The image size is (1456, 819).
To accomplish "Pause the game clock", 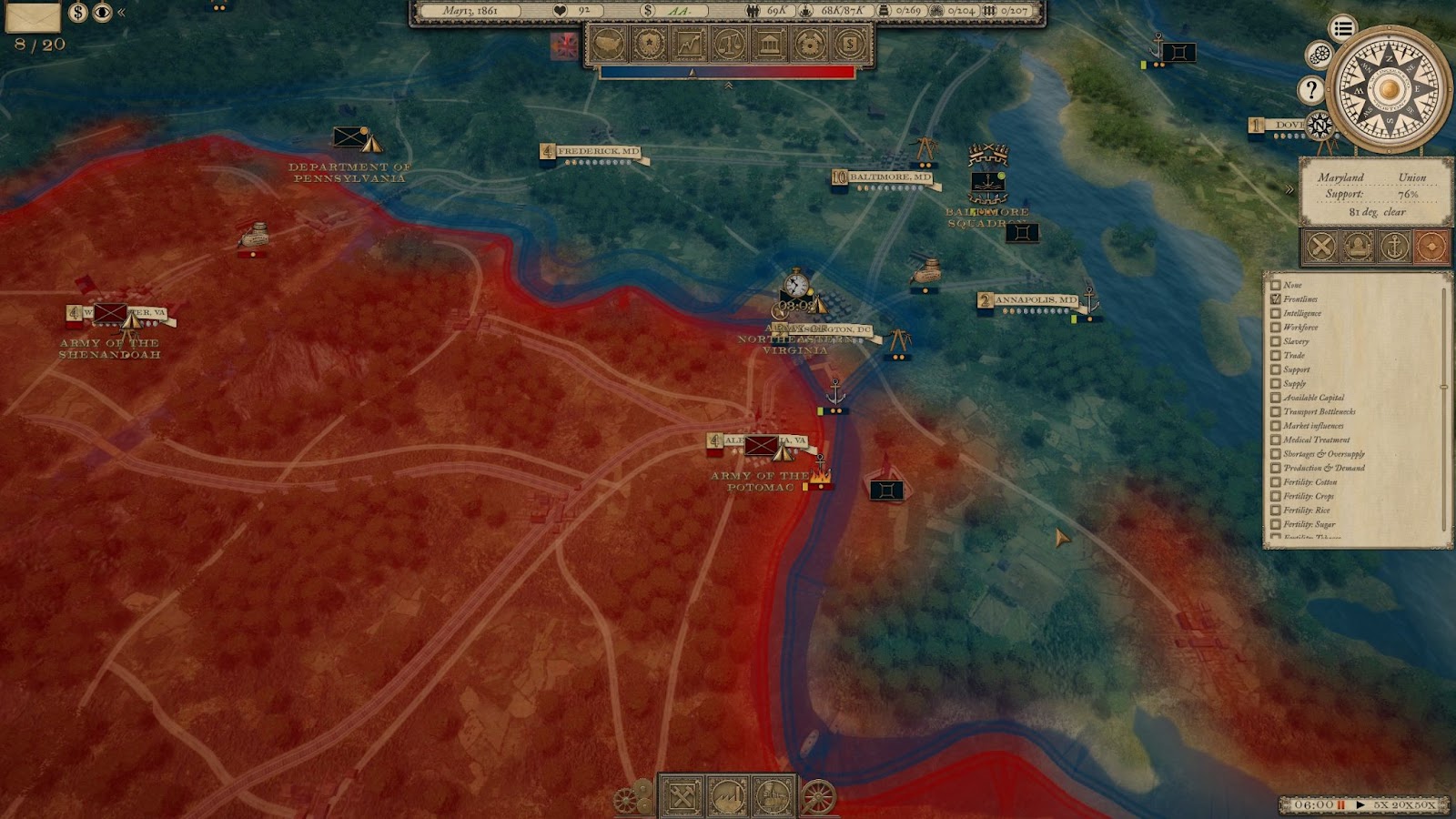I will pos(1340,805).
